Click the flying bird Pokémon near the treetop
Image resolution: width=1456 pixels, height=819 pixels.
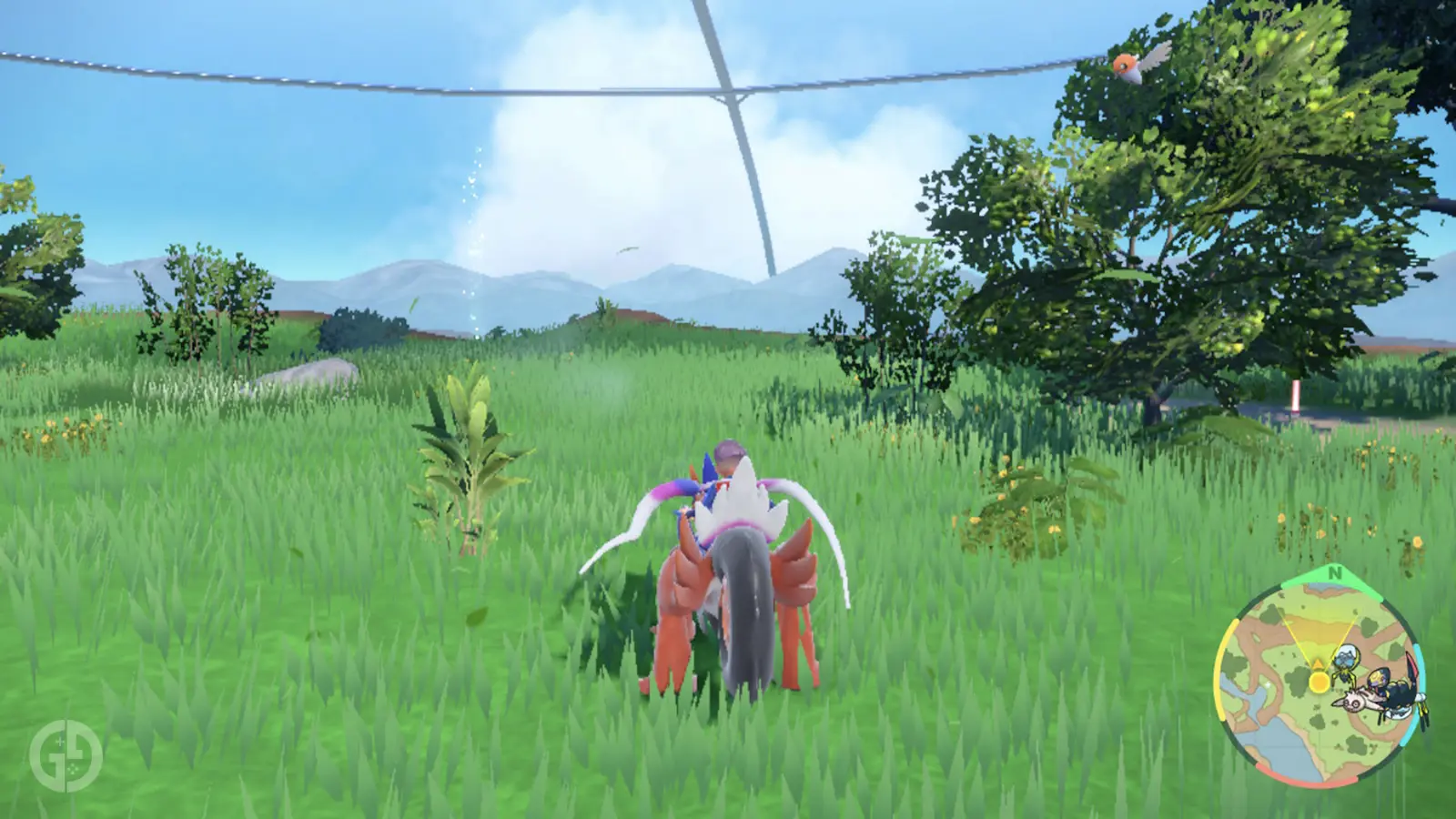pos(1131,66)
